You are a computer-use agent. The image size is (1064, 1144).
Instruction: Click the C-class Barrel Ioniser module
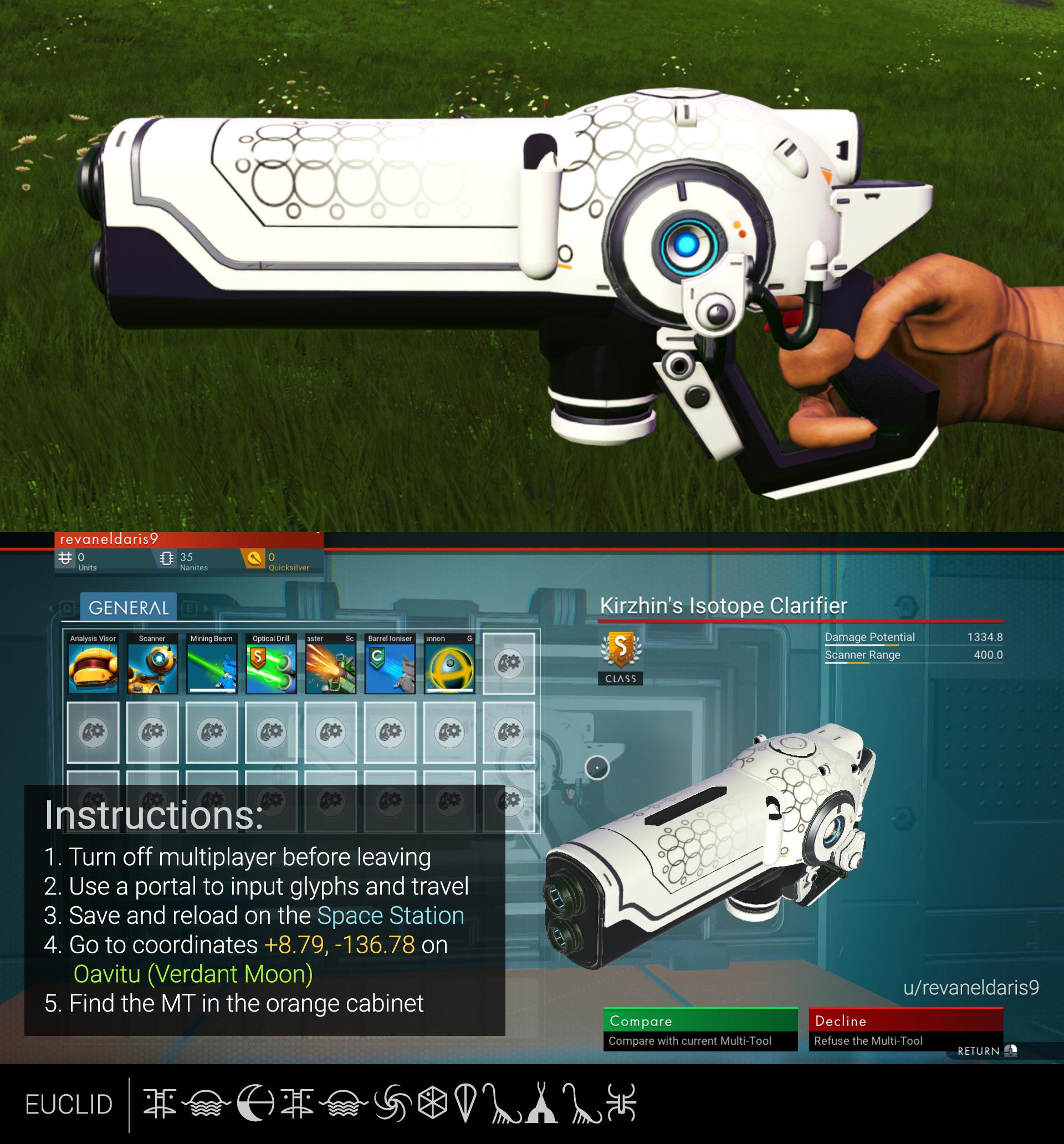(389, 667)
